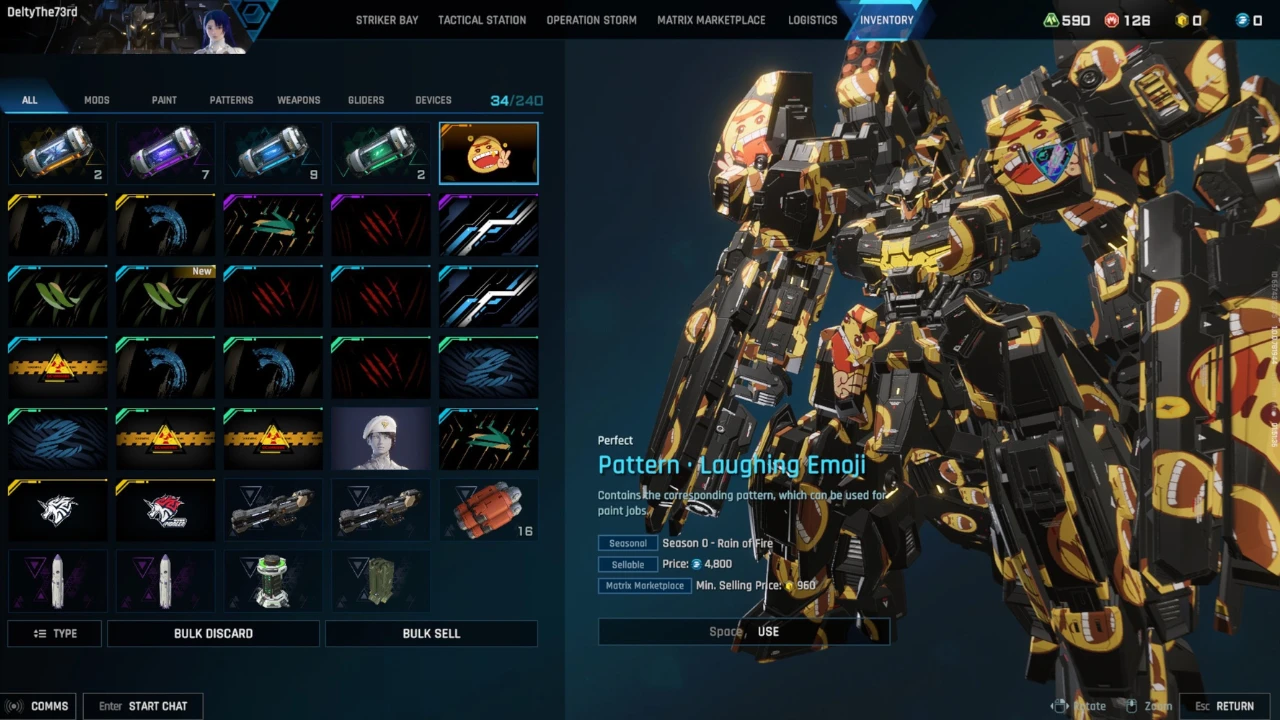Image resolution: width=1280 pixels, height=720 pixels.
Task: Choose Bulk Discard
Action: click(213, 633)
